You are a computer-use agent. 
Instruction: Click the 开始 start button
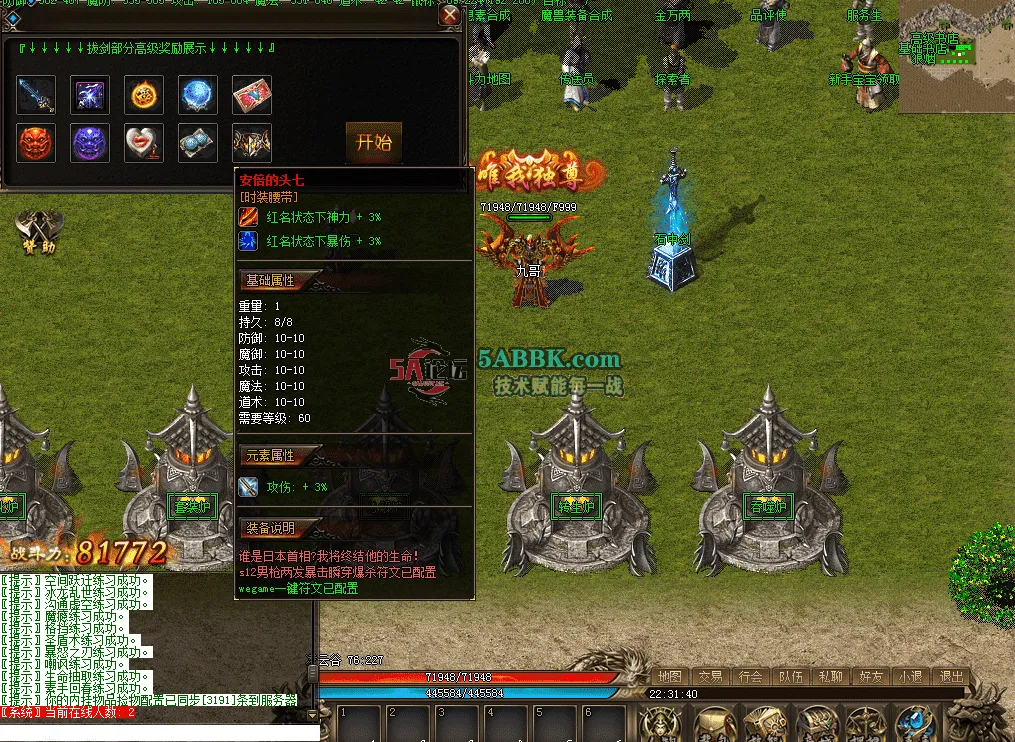coord(373,142)
